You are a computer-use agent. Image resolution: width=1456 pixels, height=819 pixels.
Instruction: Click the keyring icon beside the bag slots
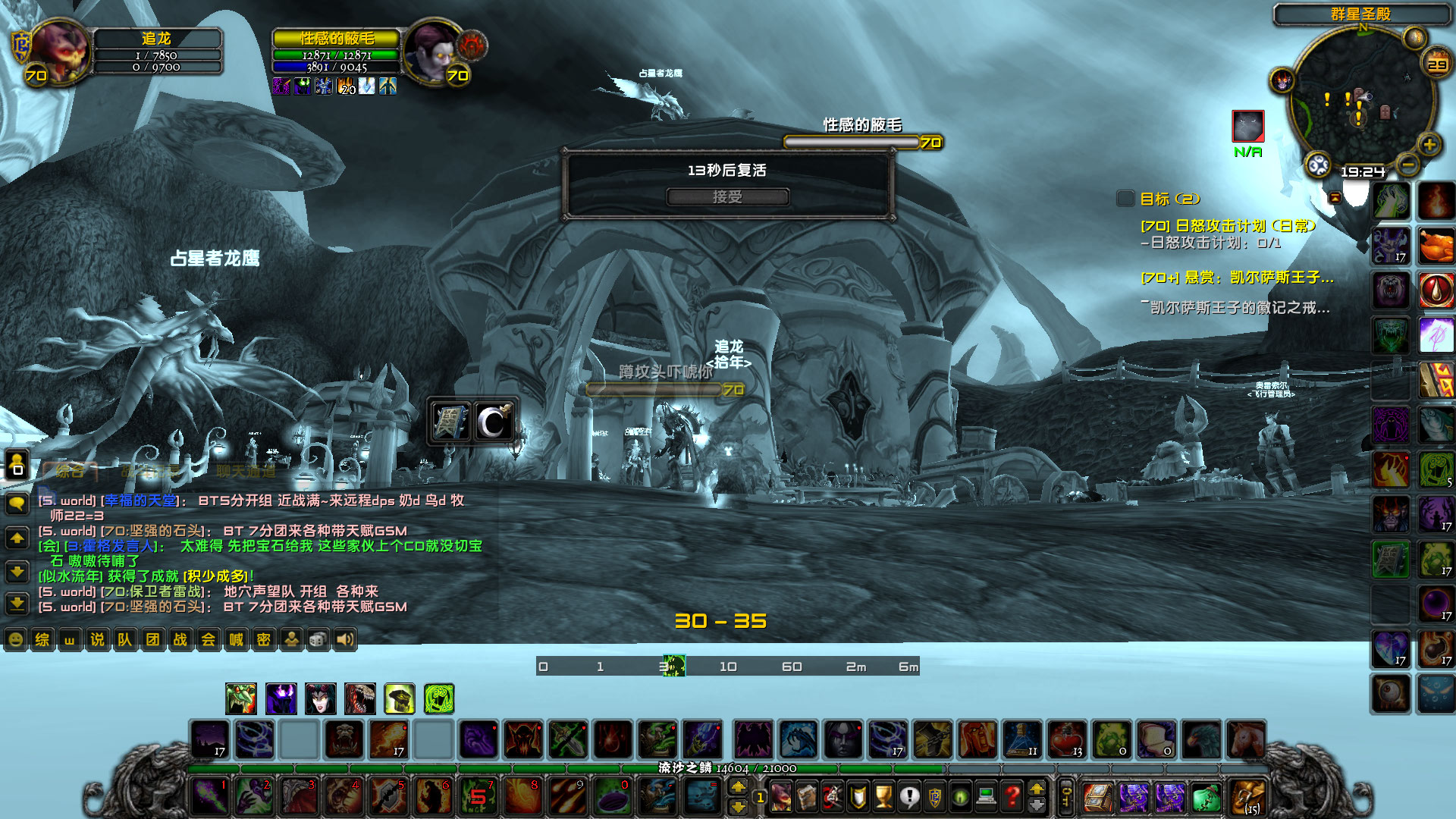pos(1066,798)
